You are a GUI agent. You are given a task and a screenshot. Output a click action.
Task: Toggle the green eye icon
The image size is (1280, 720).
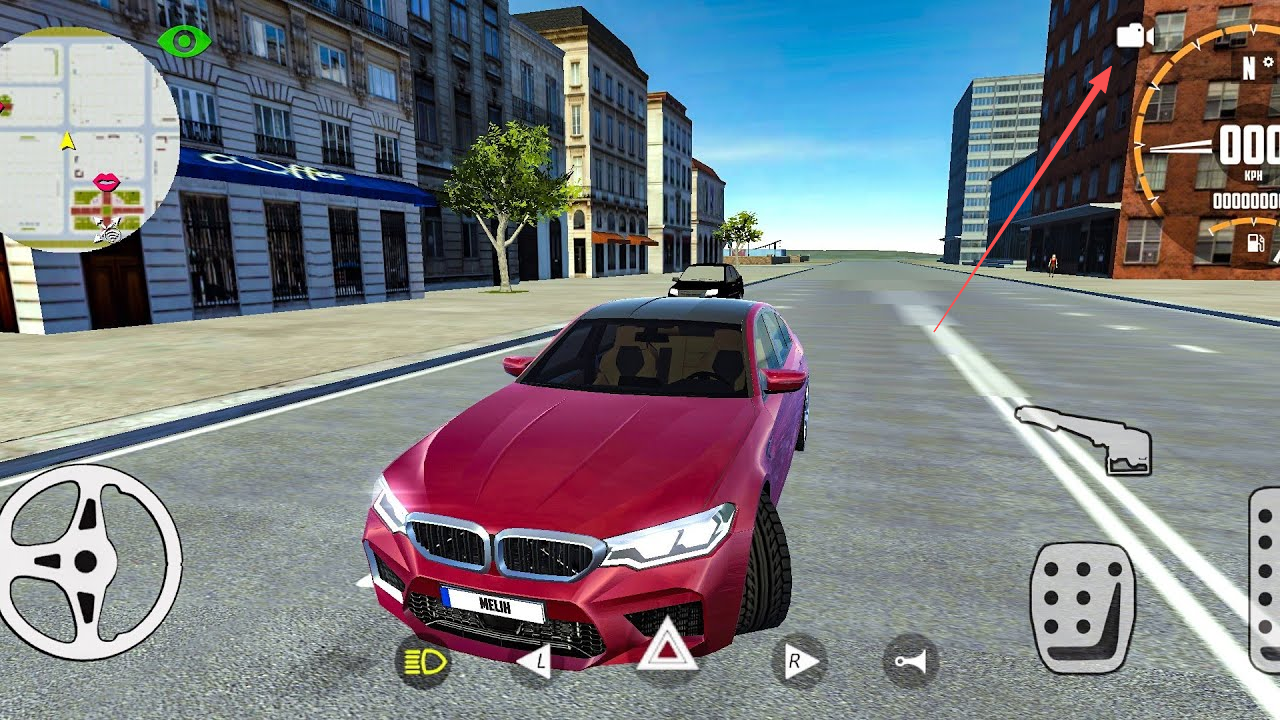point(184,41)
